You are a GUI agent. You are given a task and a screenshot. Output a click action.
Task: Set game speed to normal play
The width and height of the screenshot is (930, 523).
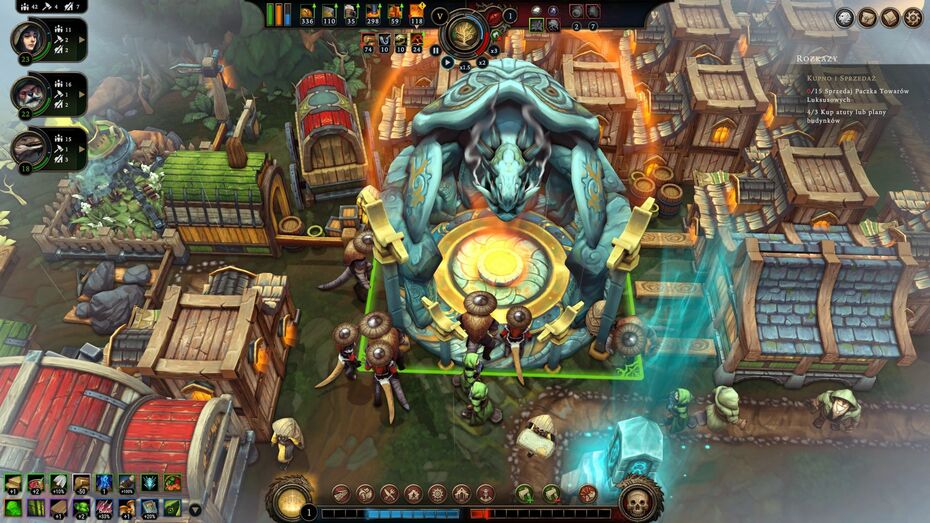coord(447,61)
